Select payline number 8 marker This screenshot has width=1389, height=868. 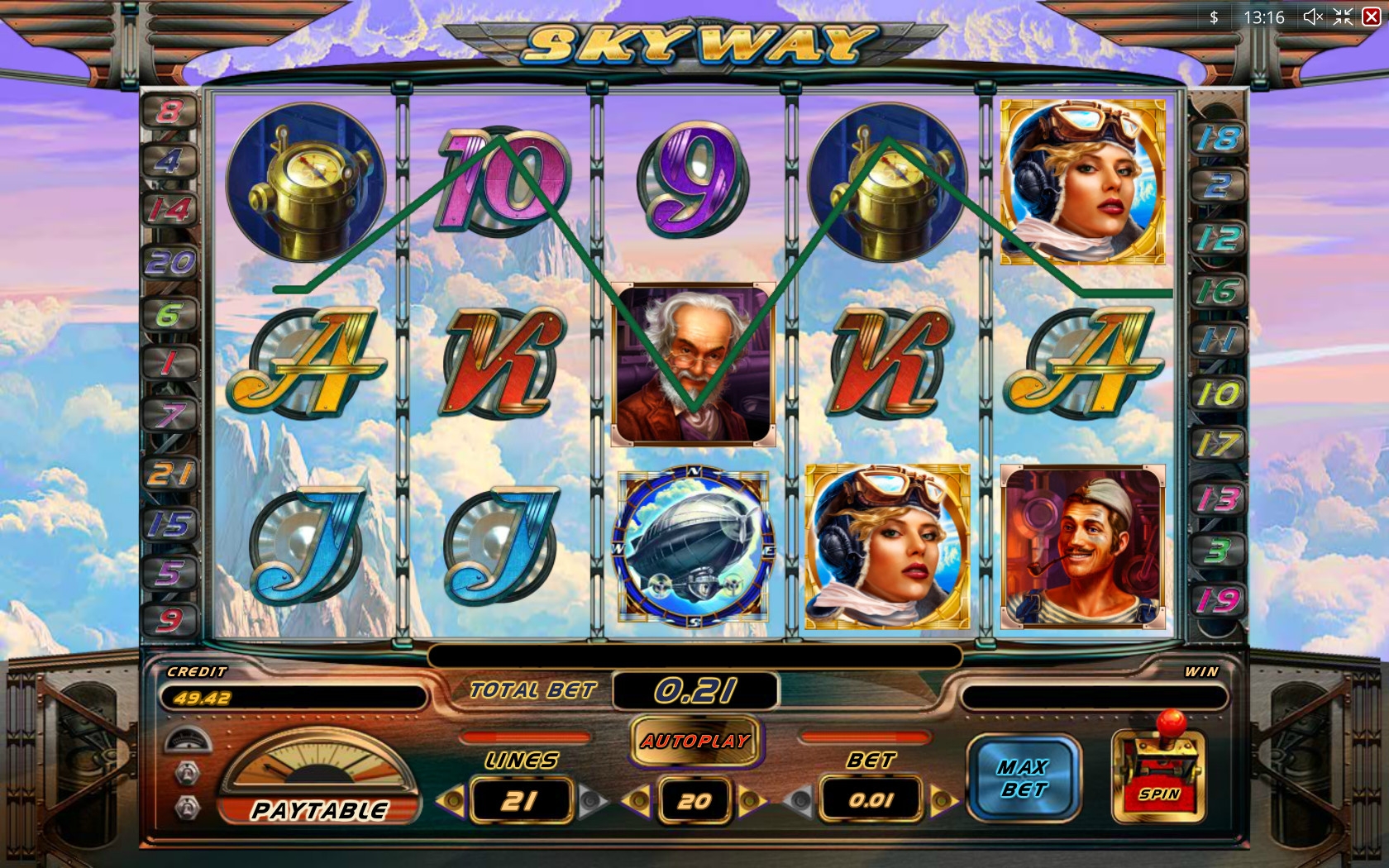(169, 111)
